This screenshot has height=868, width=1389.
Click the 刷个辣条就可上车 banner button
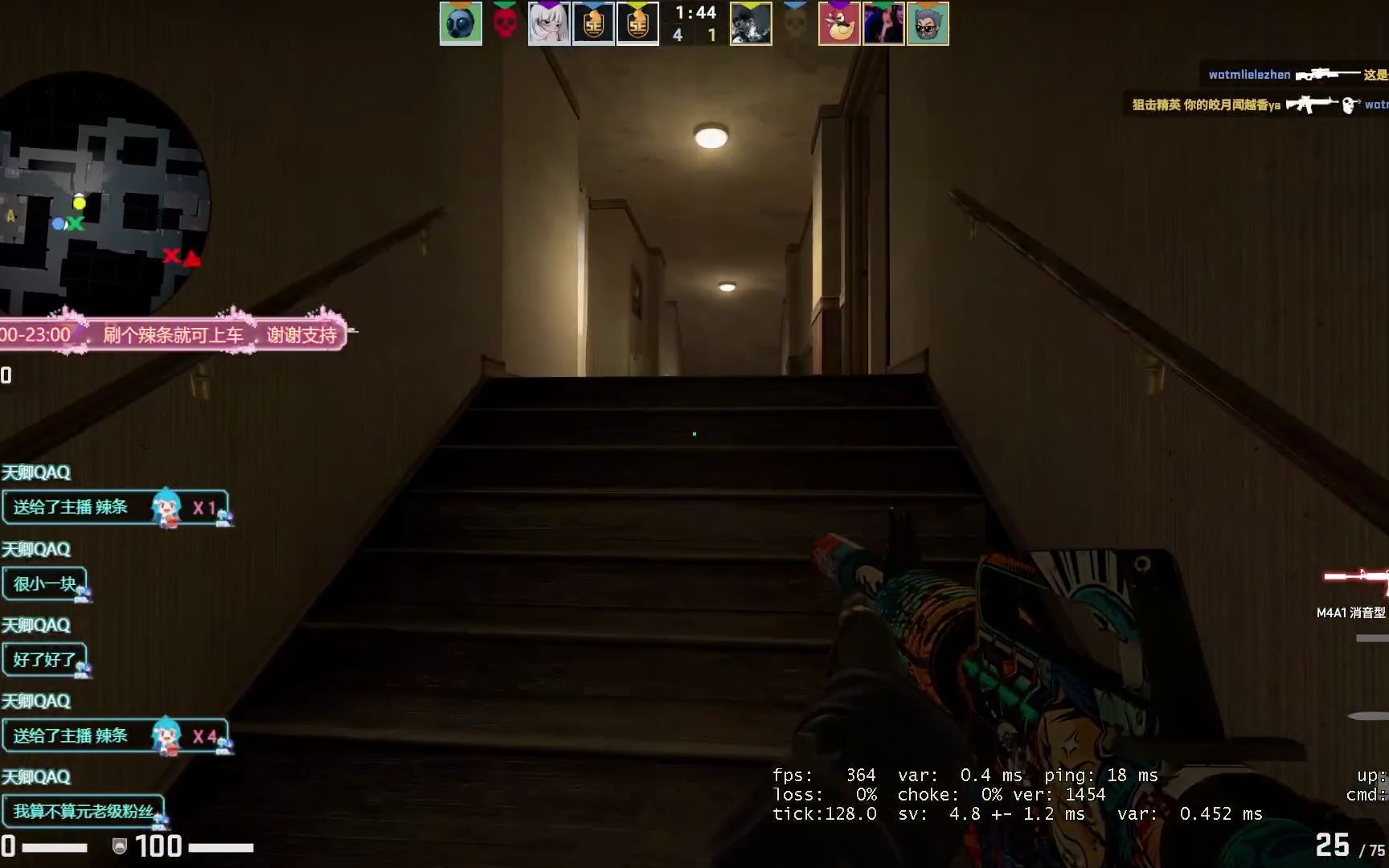[173, 334]
